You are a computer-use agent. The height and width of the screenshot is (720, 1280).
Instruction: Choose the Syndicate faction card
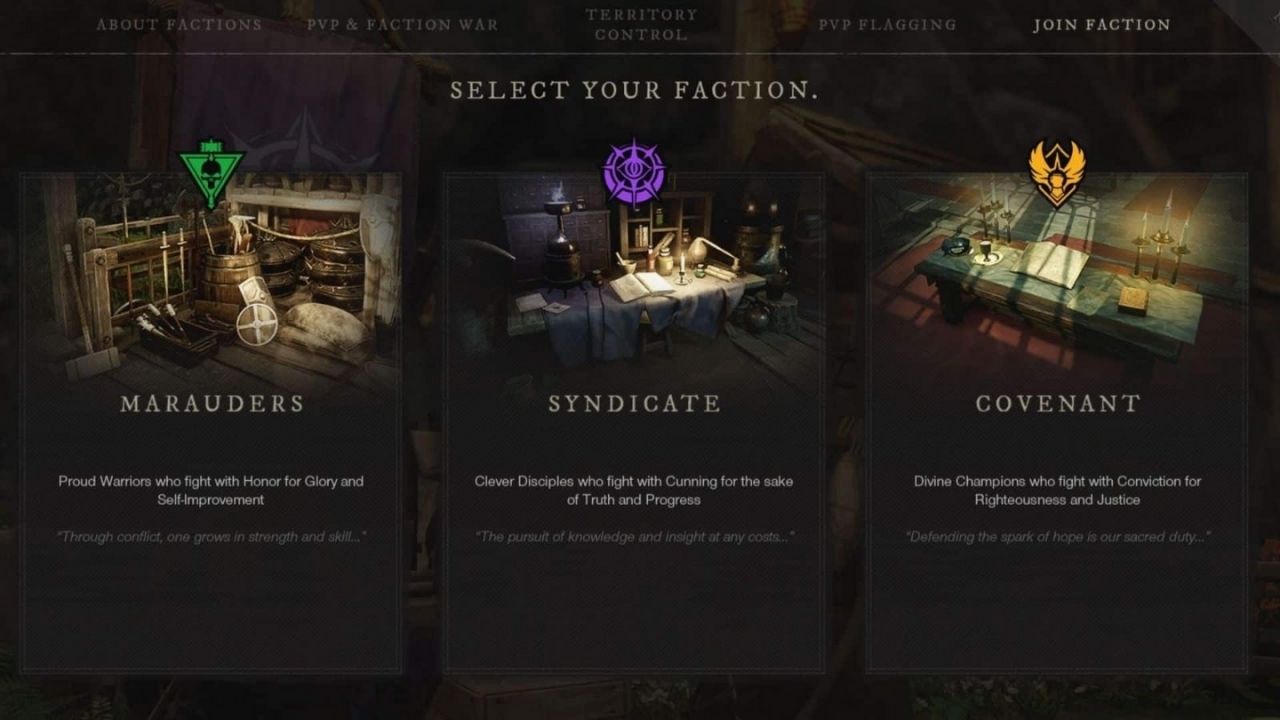pos(635,430)
